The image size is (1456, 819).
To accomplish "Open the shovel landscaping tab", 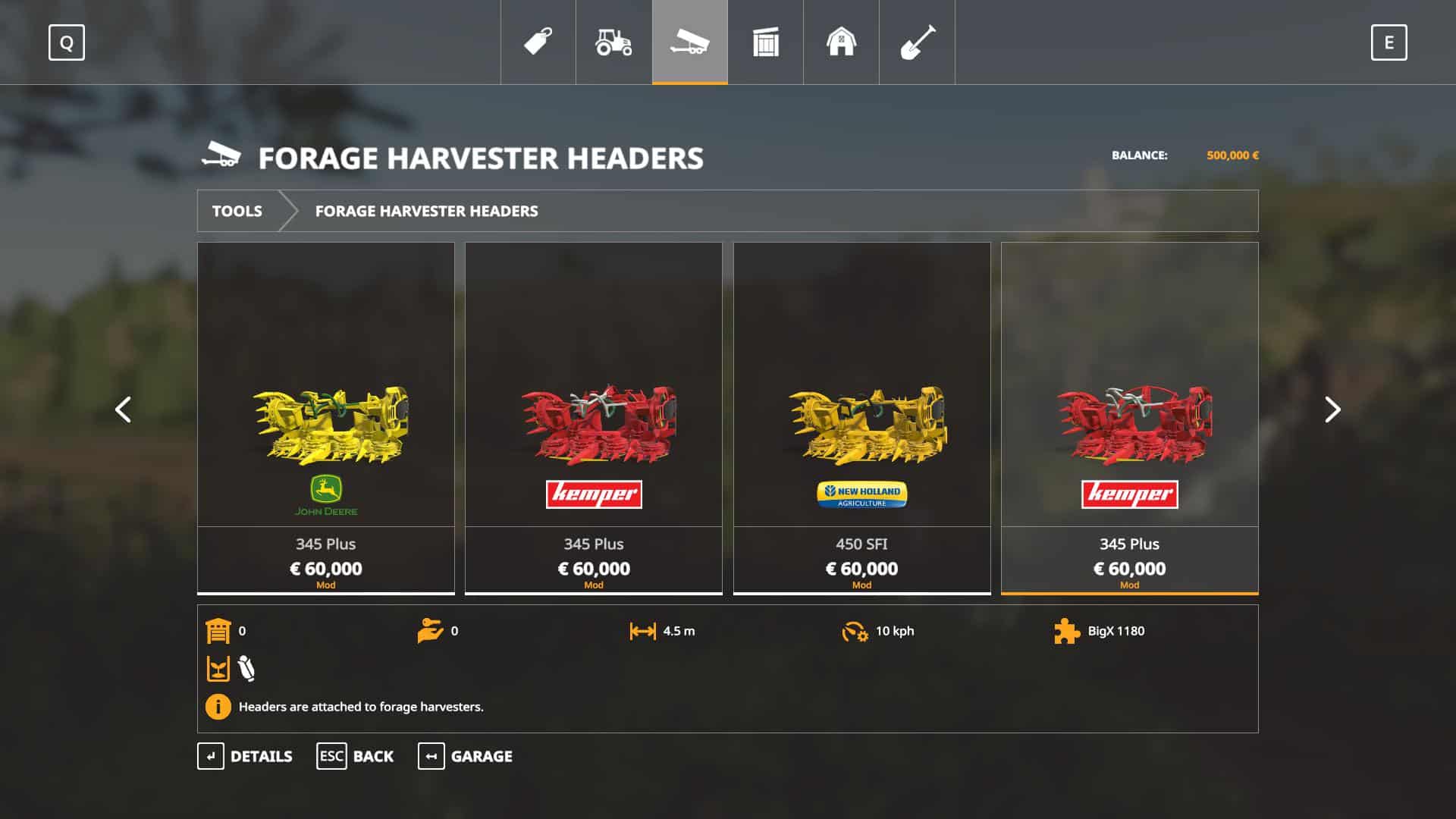I will click(917, 42).
